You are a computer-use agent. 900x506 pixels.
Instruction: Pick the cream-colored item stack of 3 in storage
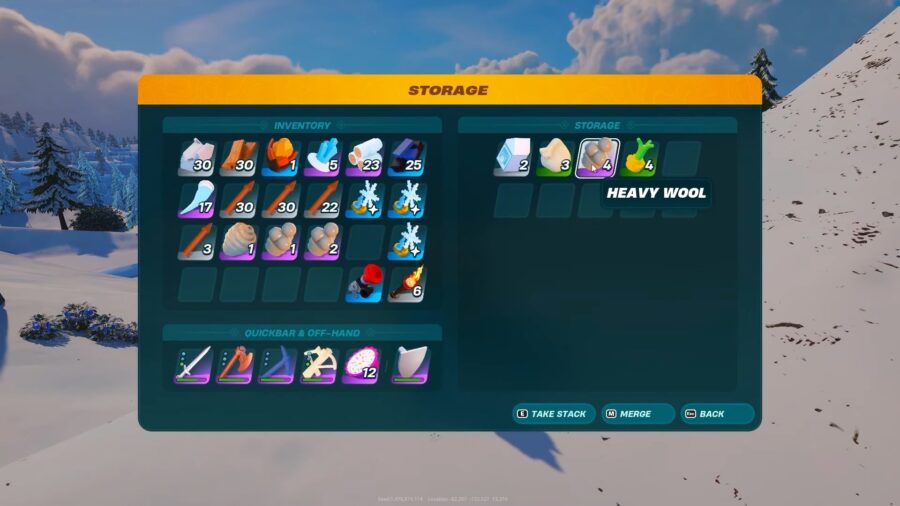click(x=555, y=158)
